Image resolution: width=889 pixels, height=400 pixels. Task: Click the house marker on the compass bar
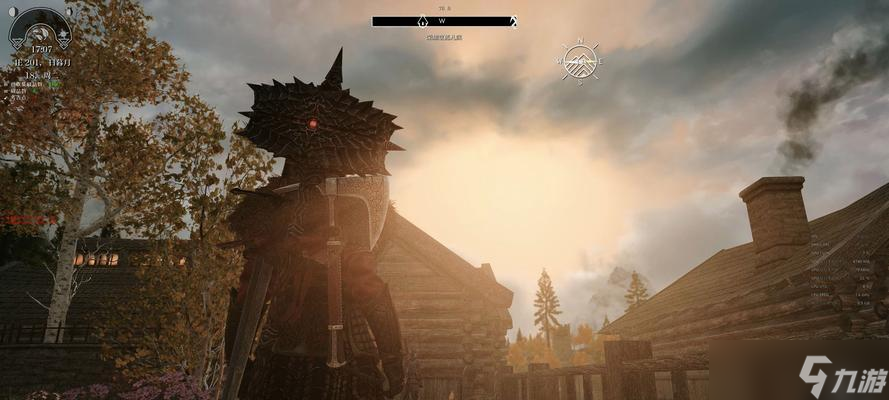click(x=422, y=21)
